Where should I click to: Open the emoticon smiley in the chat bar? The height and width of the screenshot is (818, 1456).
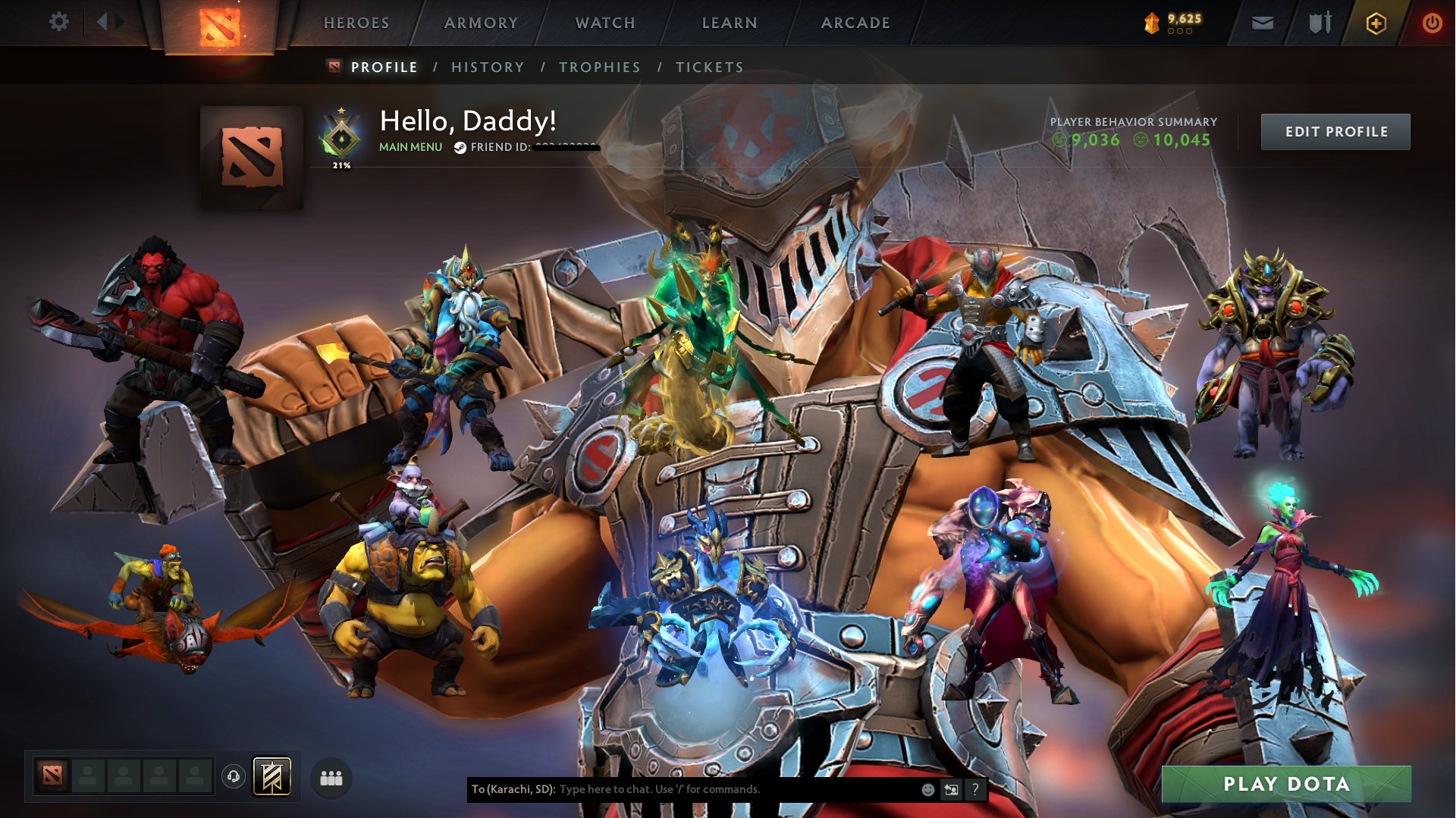tap(927, 789)
